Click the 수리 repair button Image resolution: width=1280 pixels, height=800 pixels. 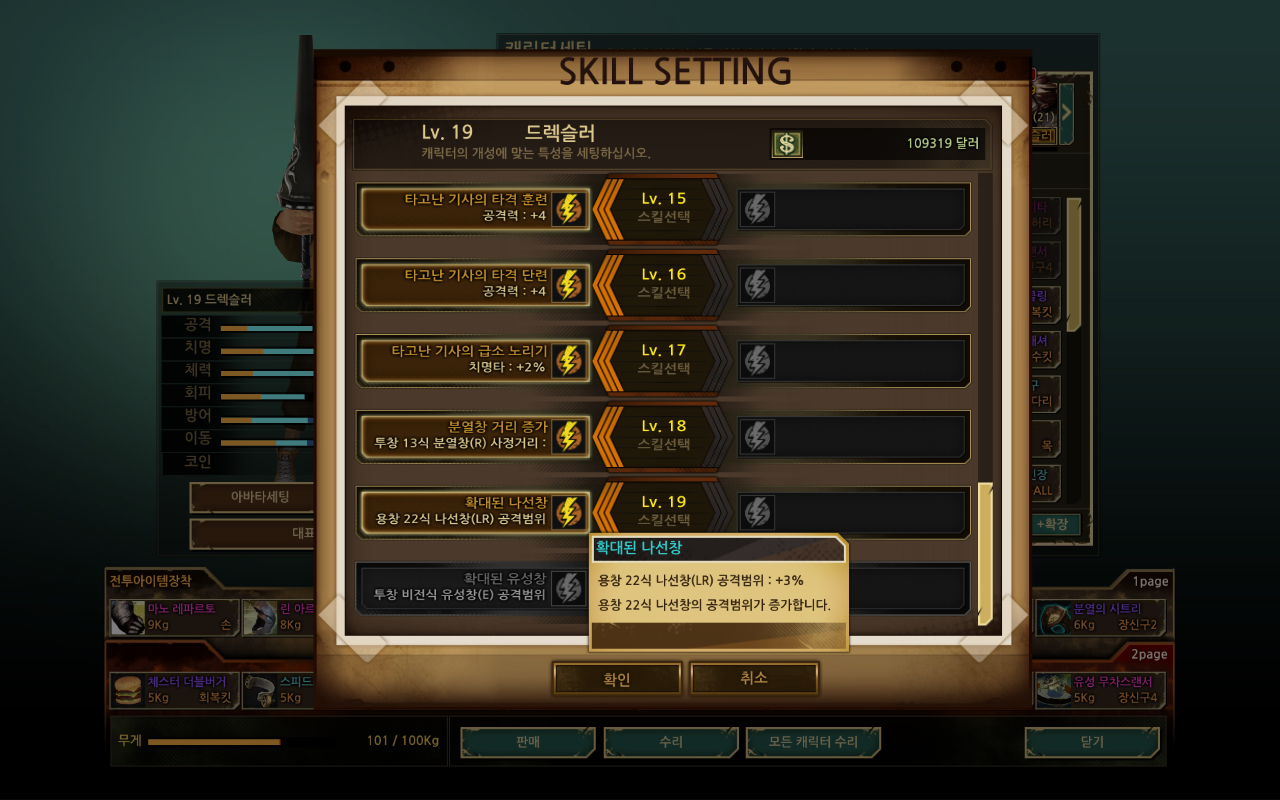[x=671, y=742]
